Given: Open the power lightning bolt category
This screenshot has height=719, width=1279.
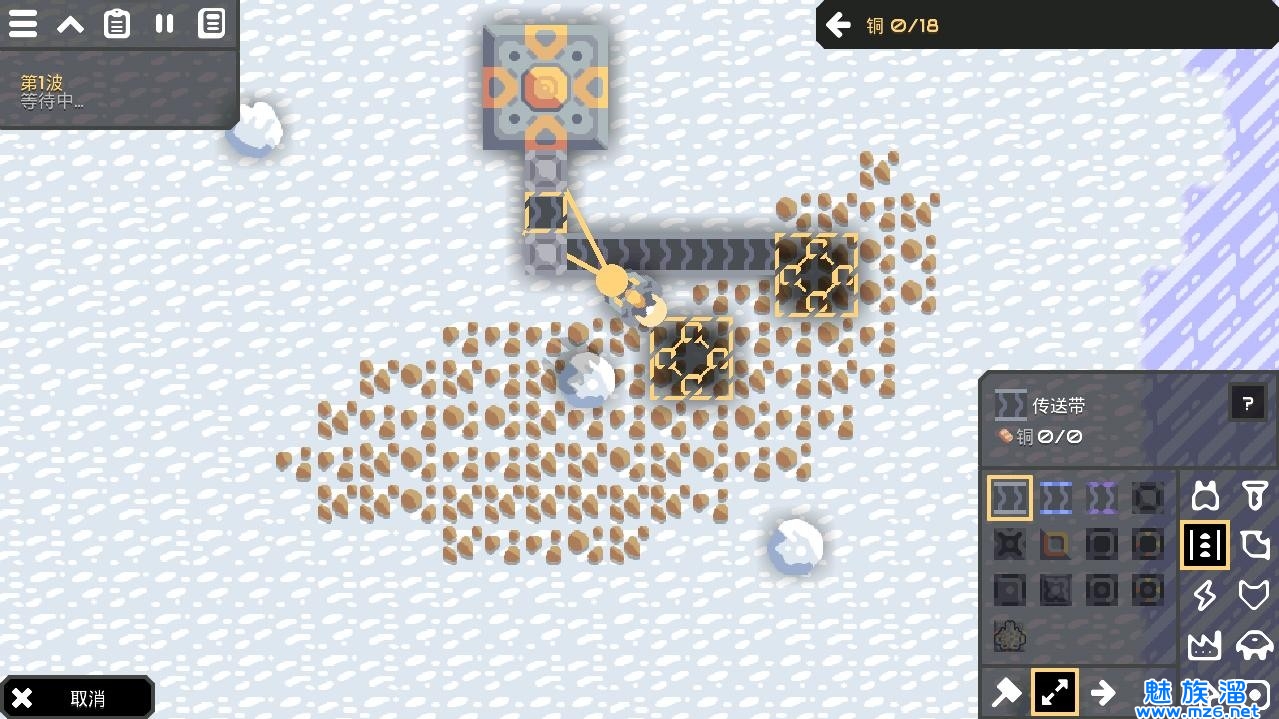Looking at the screenshot, I should (x=1205, y=595).
